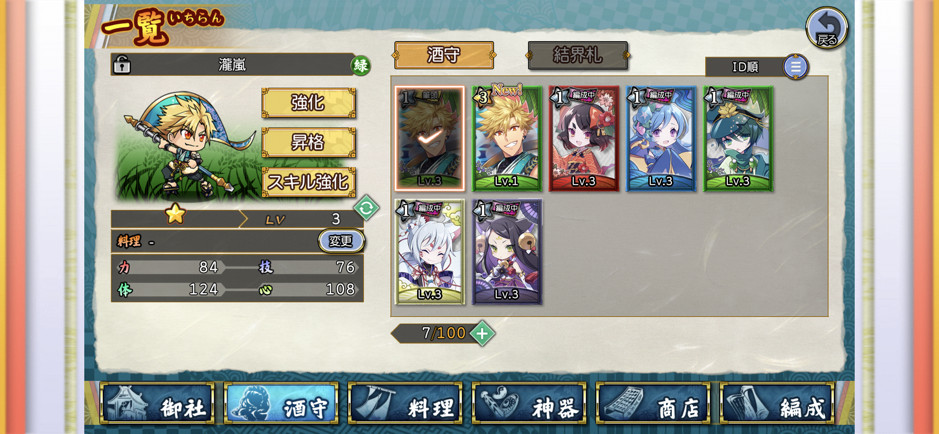The height and width of the screenshot is (434, 939).
Task: Toggle the lock icon beside the name
Action: [122, 65]
